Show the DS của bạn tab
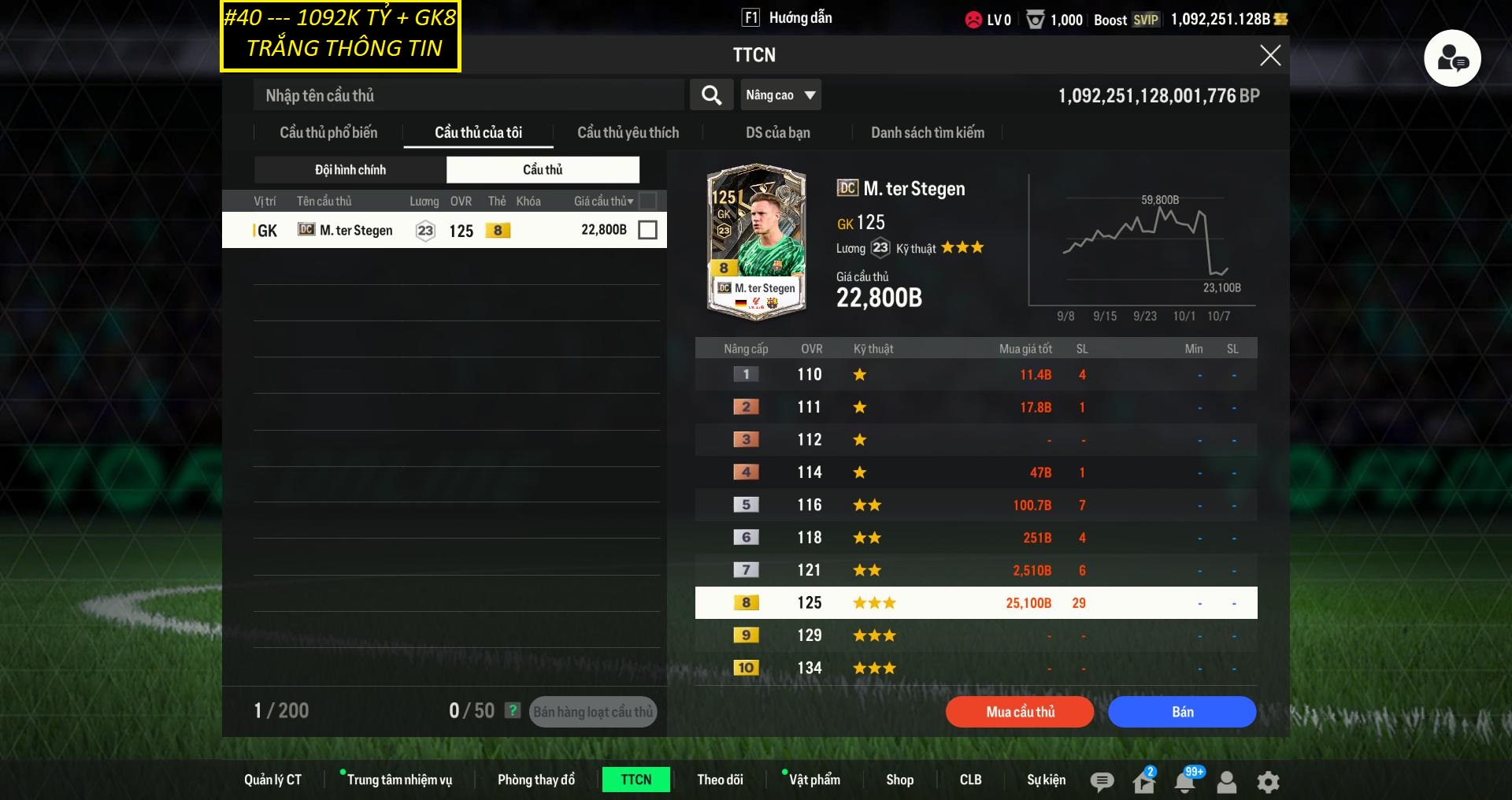Viewport: 1512px width, 800px height. [x=777, y=132]
